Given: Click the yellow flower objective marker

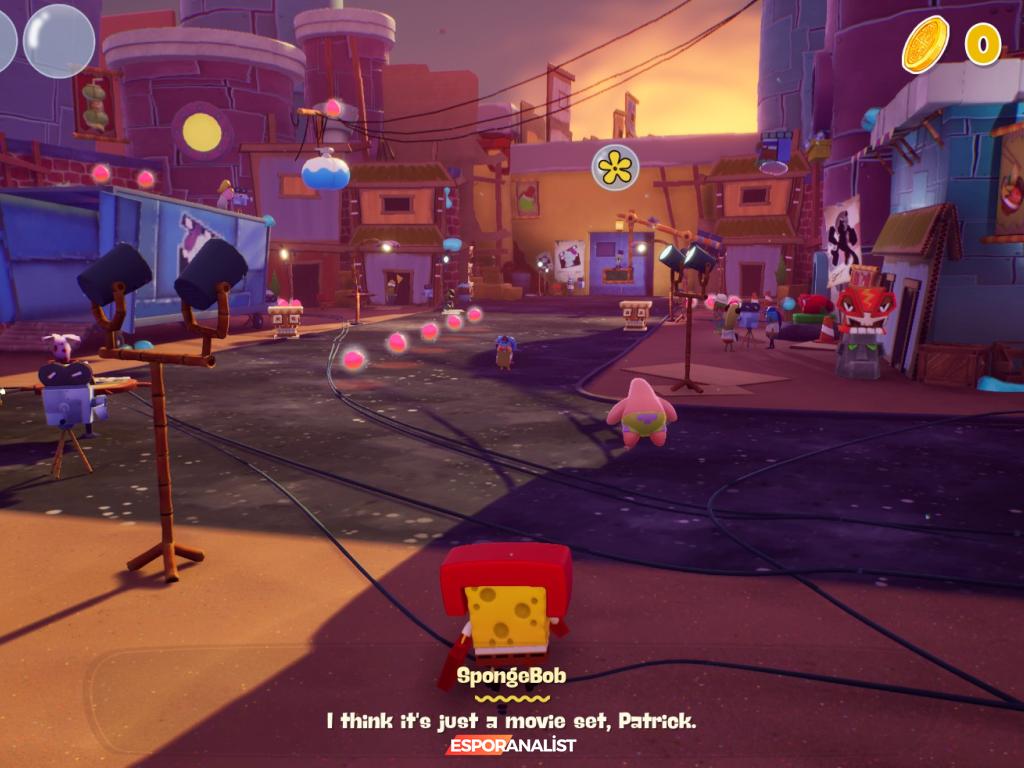Looking at the screenshot, I should (615, 167).
